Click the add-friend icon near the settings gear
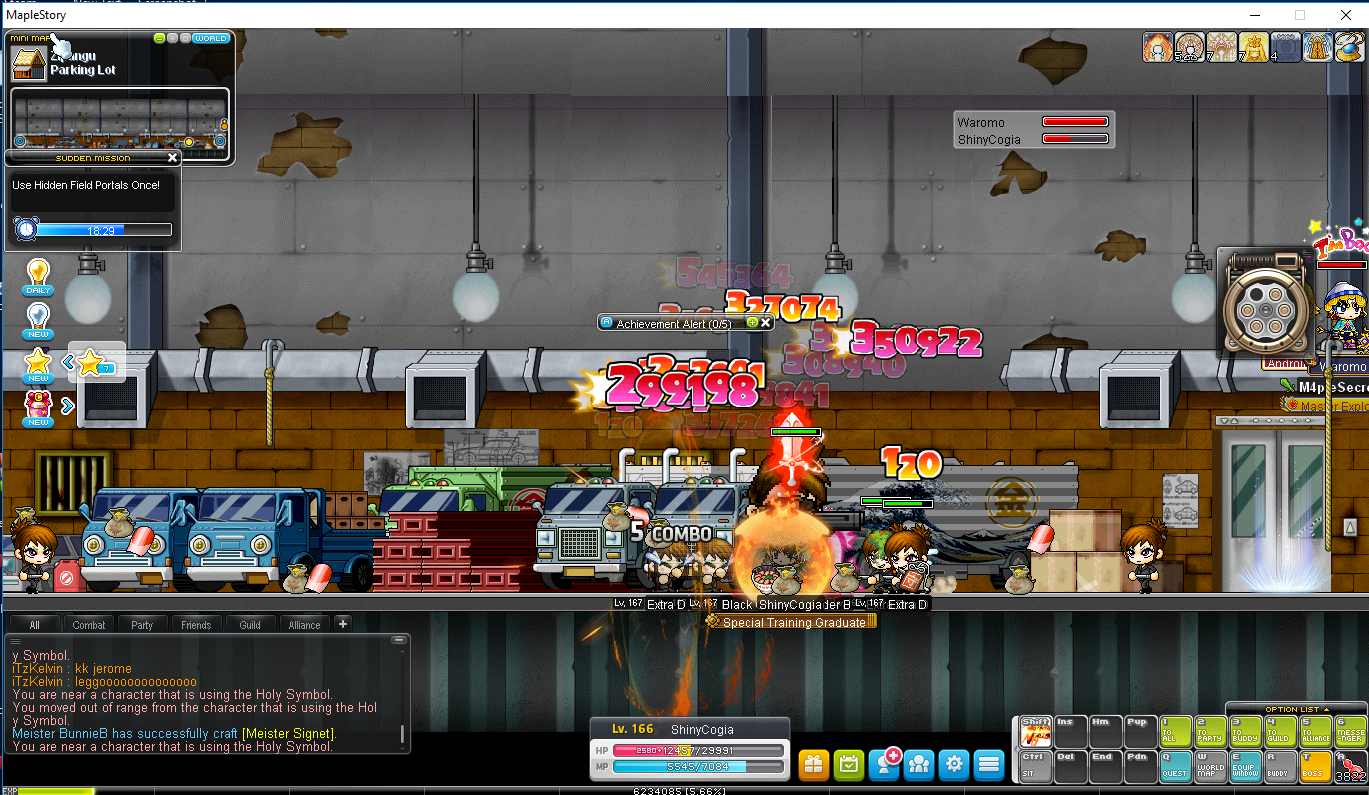 click(883, 763)
